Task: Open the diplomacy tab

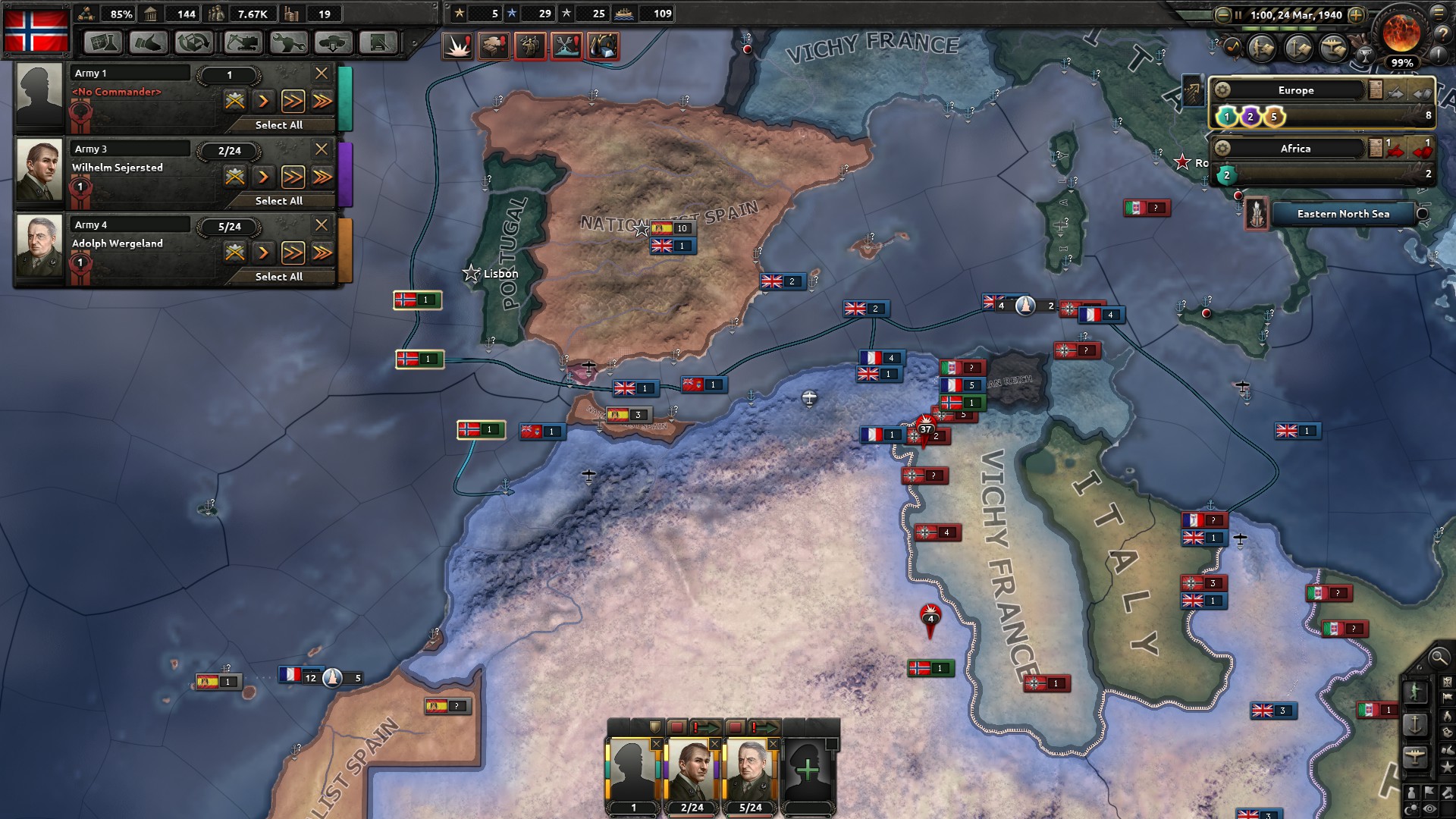Action: click(149, 43)
